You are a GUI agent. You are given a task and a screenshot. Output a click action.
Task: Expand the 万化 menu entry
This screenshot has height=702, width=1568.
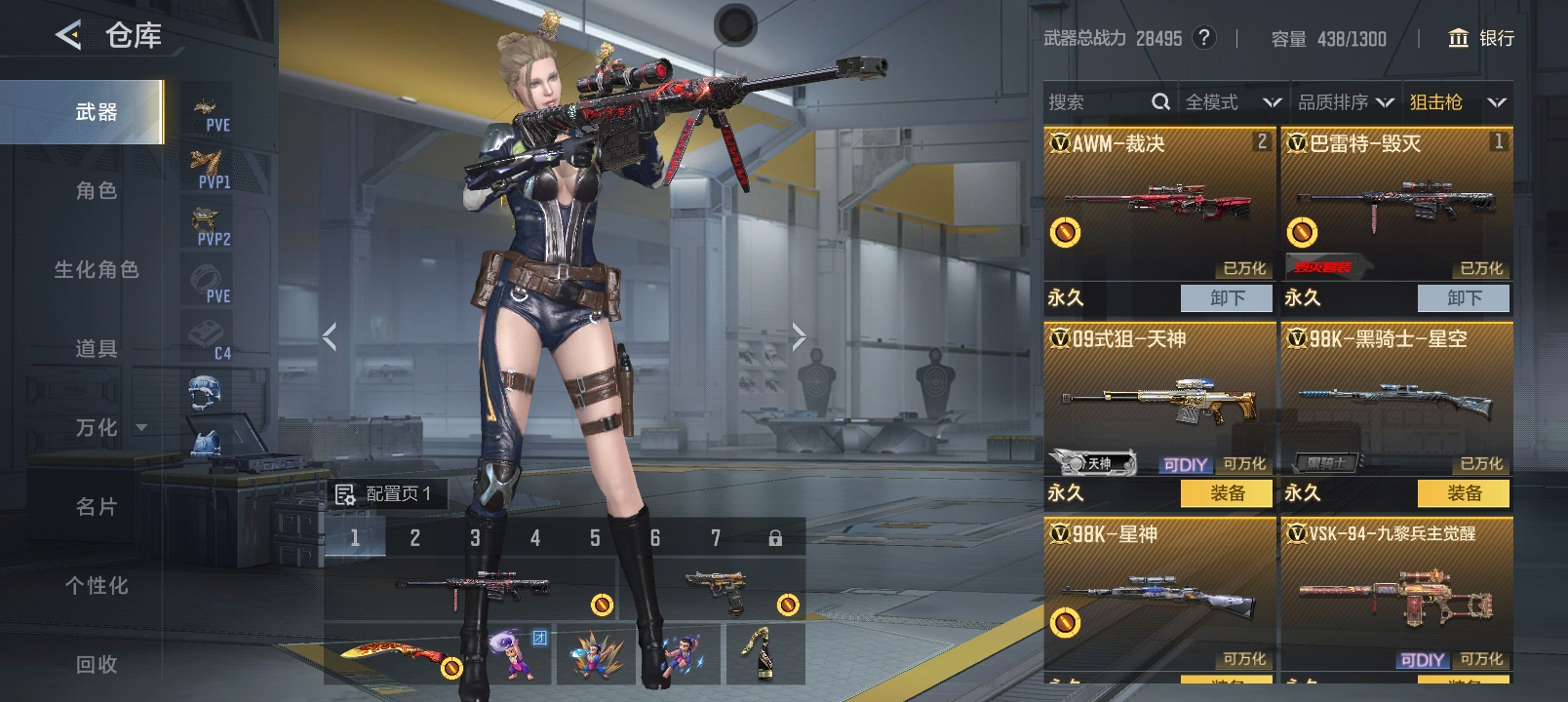109,428
